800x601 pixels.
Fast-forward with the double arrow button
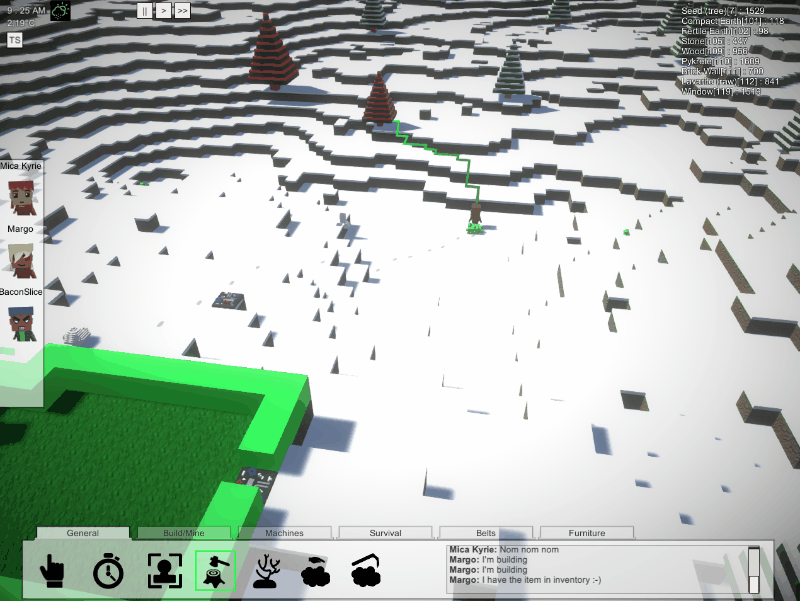182,11
